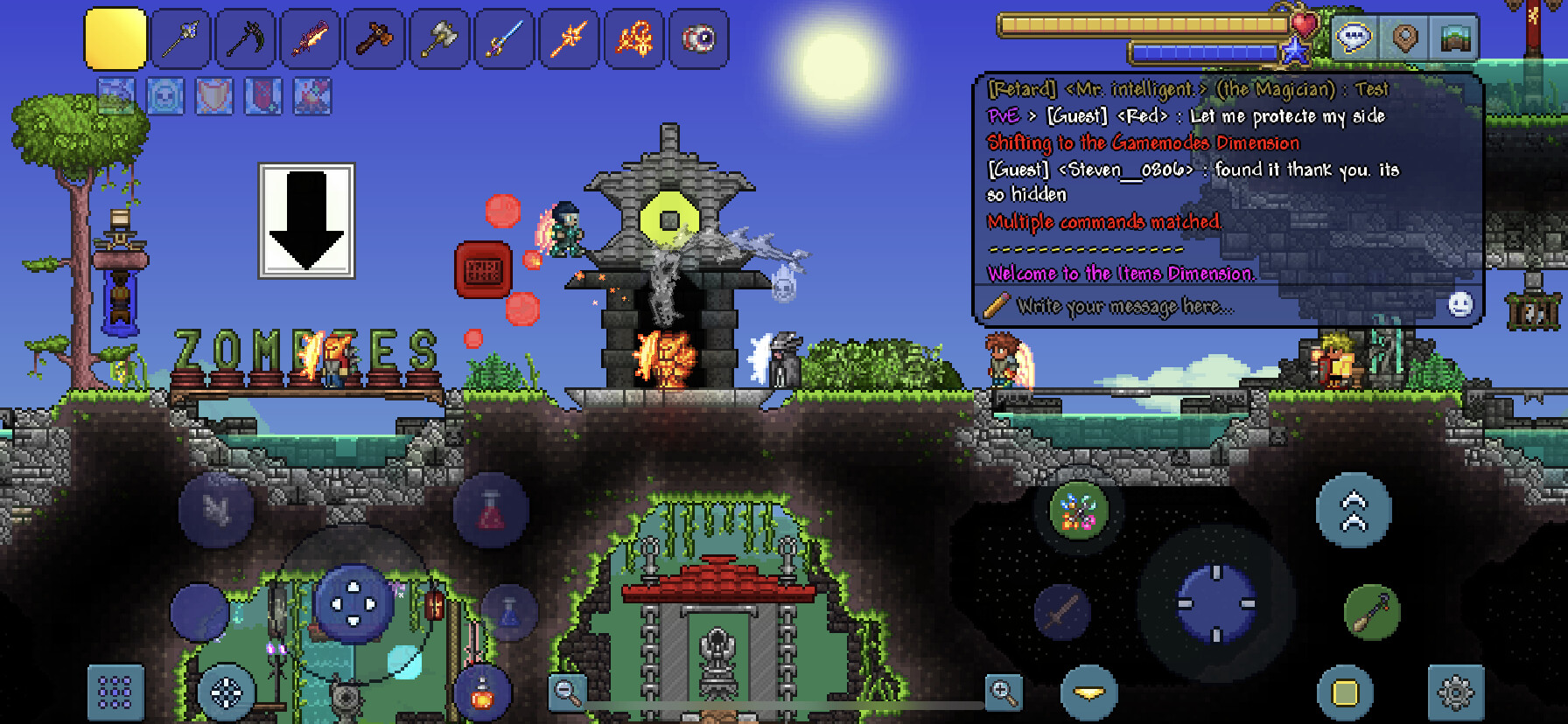This screenshot has width=1568, height=724.
Task: Select the dark scythe weapon in the hotbar
Action: tap(245, 38)
